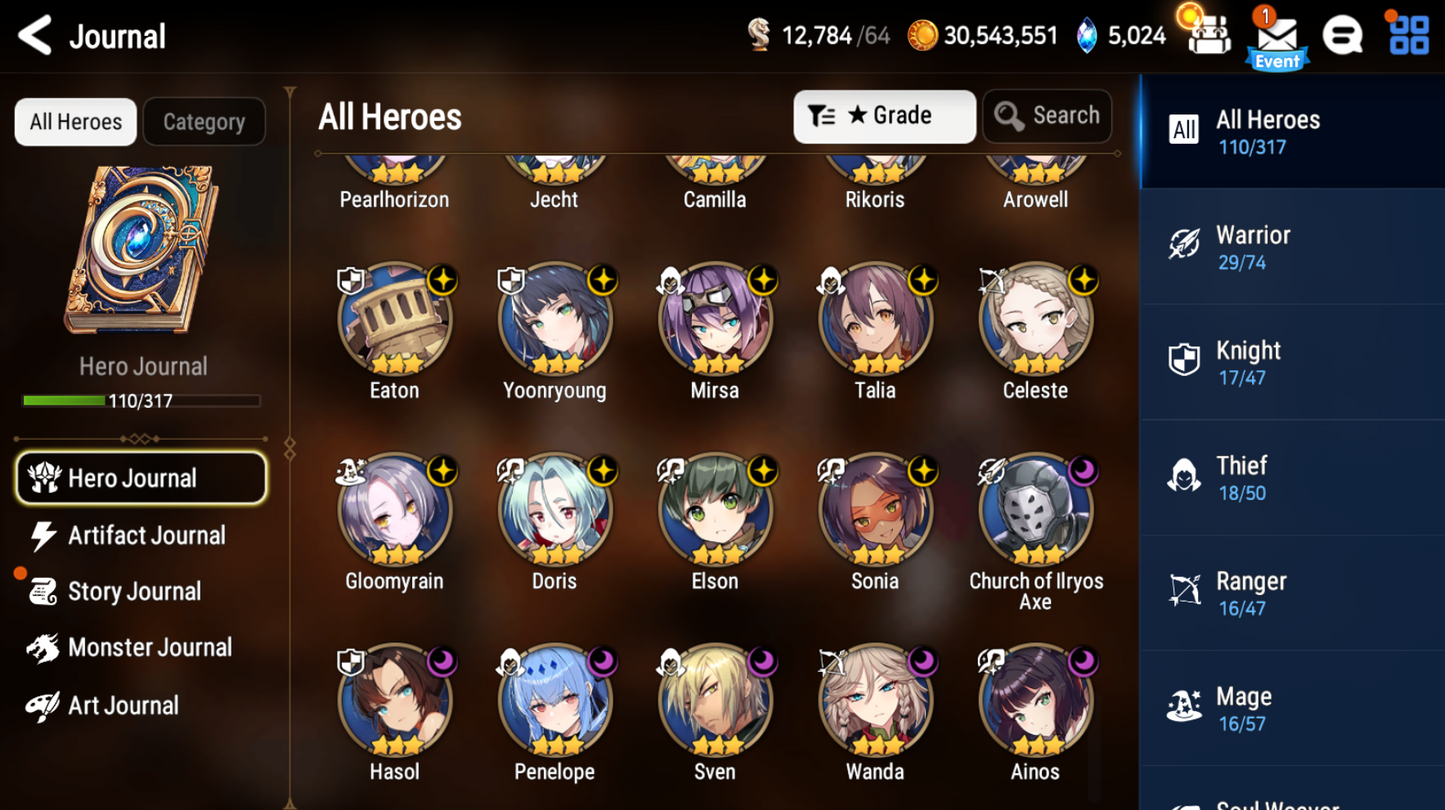The width and height of the screenshot is (1445, 810).
Task: Filter heroes by Mage class
Action: (1291, 707)
